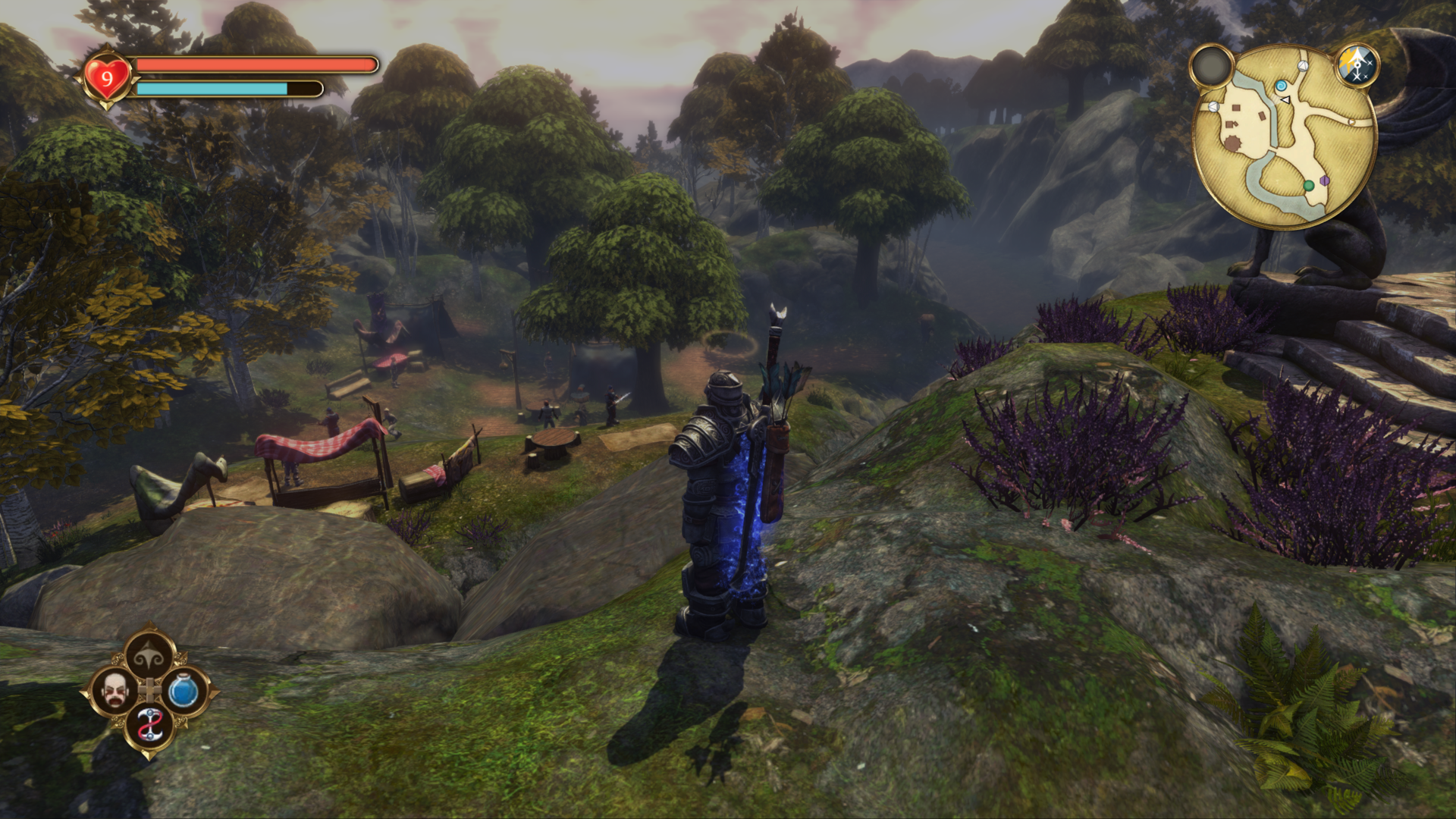This screenshot has height=819, width=1456.
Task: Click the empty dark circle beside minimap
Action: 1212,67
